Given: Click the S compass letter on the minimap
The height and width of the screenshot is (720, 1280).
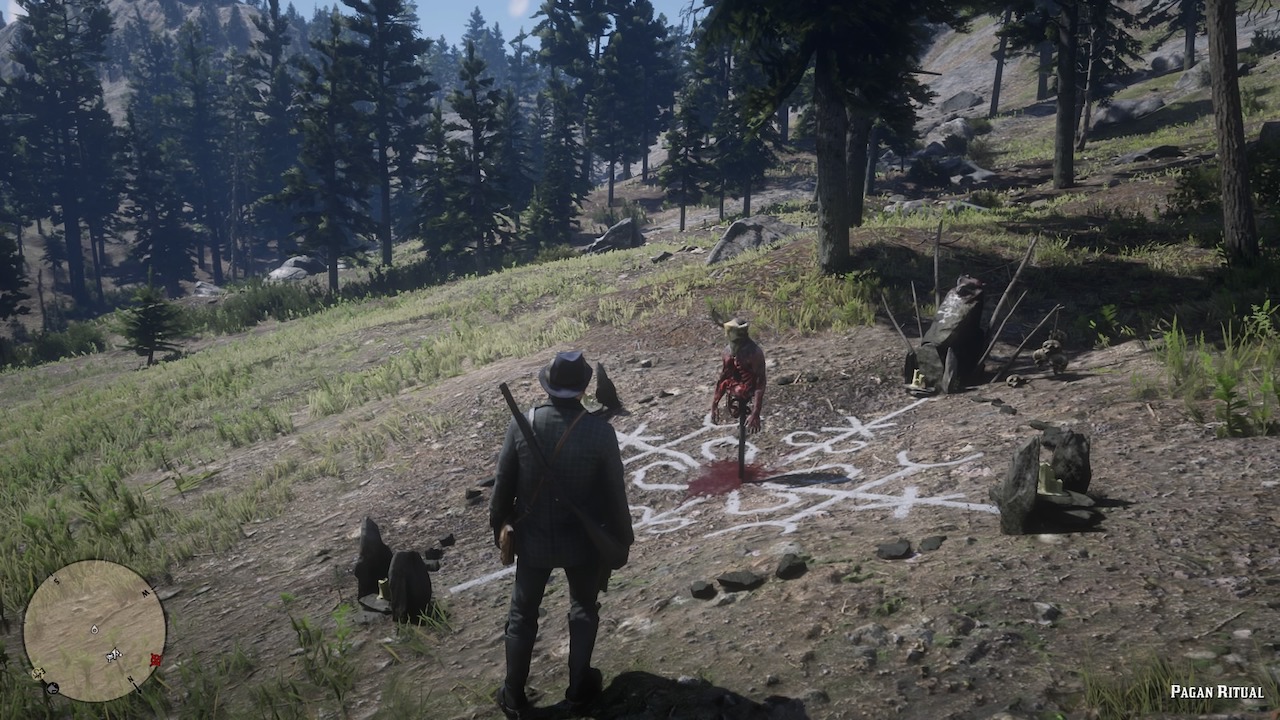Looking at the screenshot, I should (x=58, y=580).
